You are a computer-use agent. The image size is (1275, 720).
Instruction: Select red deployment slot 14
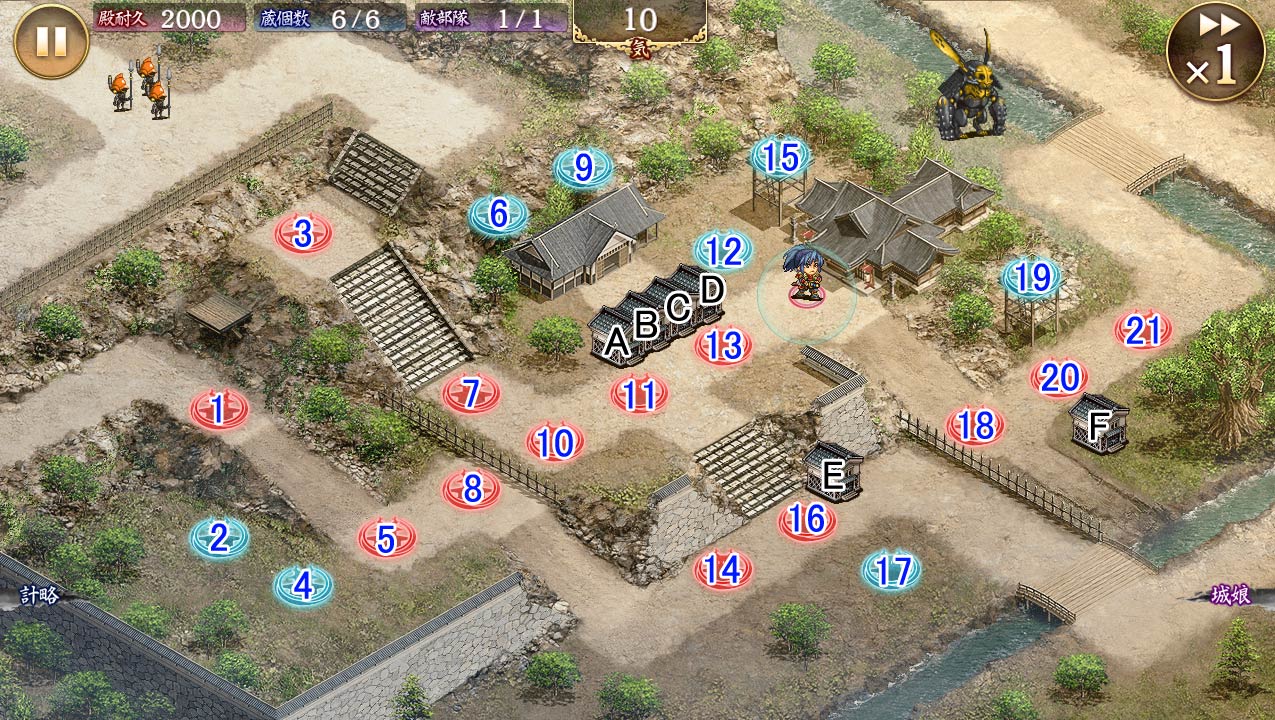[723, 569]
